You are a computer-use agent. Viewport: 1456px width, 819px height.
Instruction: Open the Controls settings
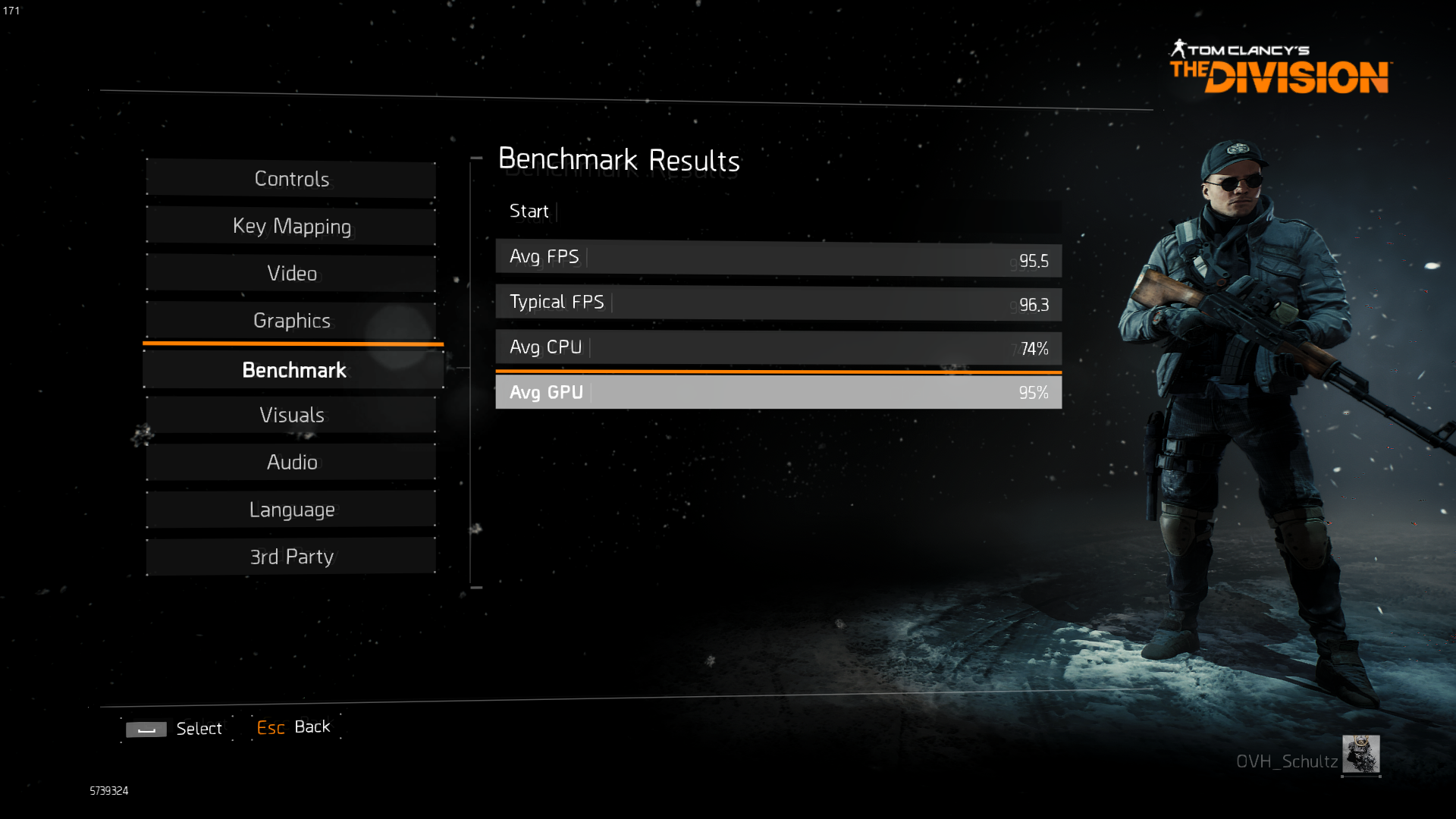pyautogui.click(x=291, y=179)
